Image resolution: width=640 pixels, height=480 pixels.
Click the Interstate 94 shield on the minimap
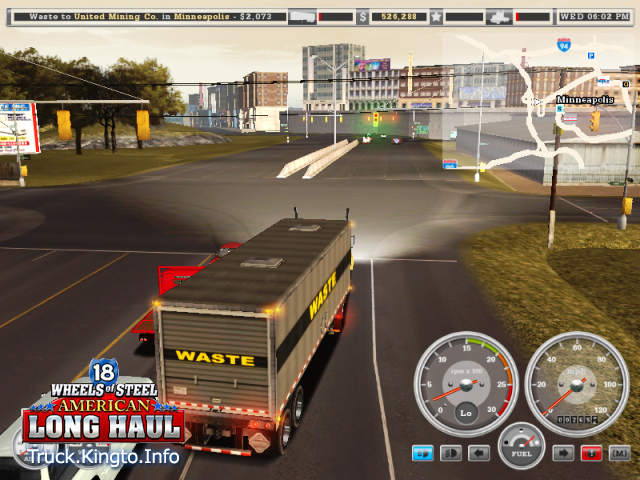coord(565,45)
